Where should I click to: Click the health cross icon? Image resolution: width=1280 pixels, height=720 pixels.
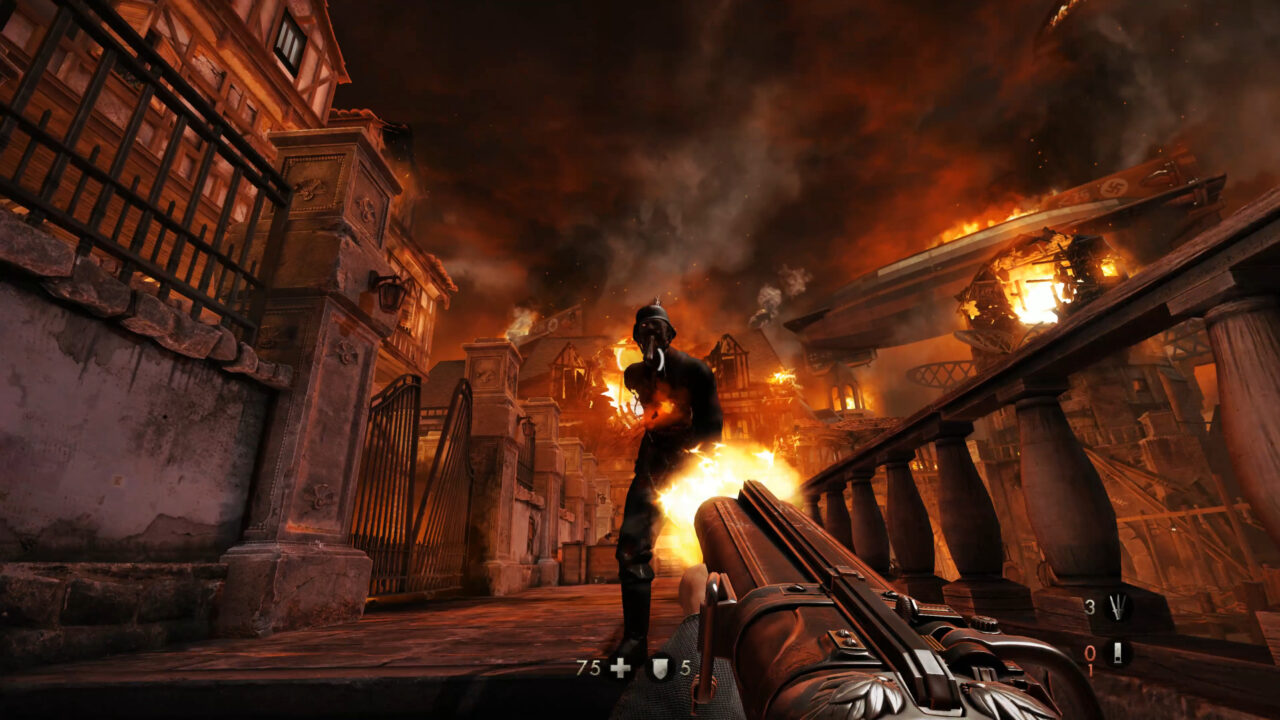[619, 667]
